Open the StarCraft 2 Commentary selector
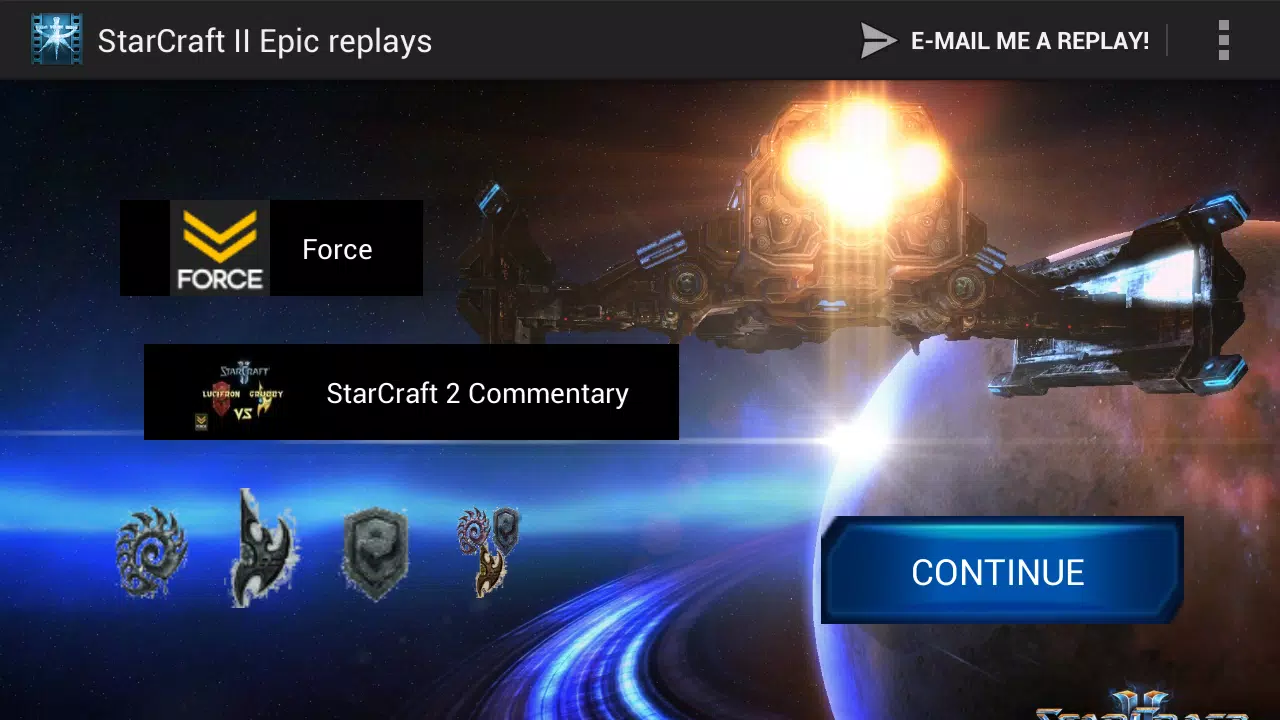The image size is (1280, 720). (412, 392)
